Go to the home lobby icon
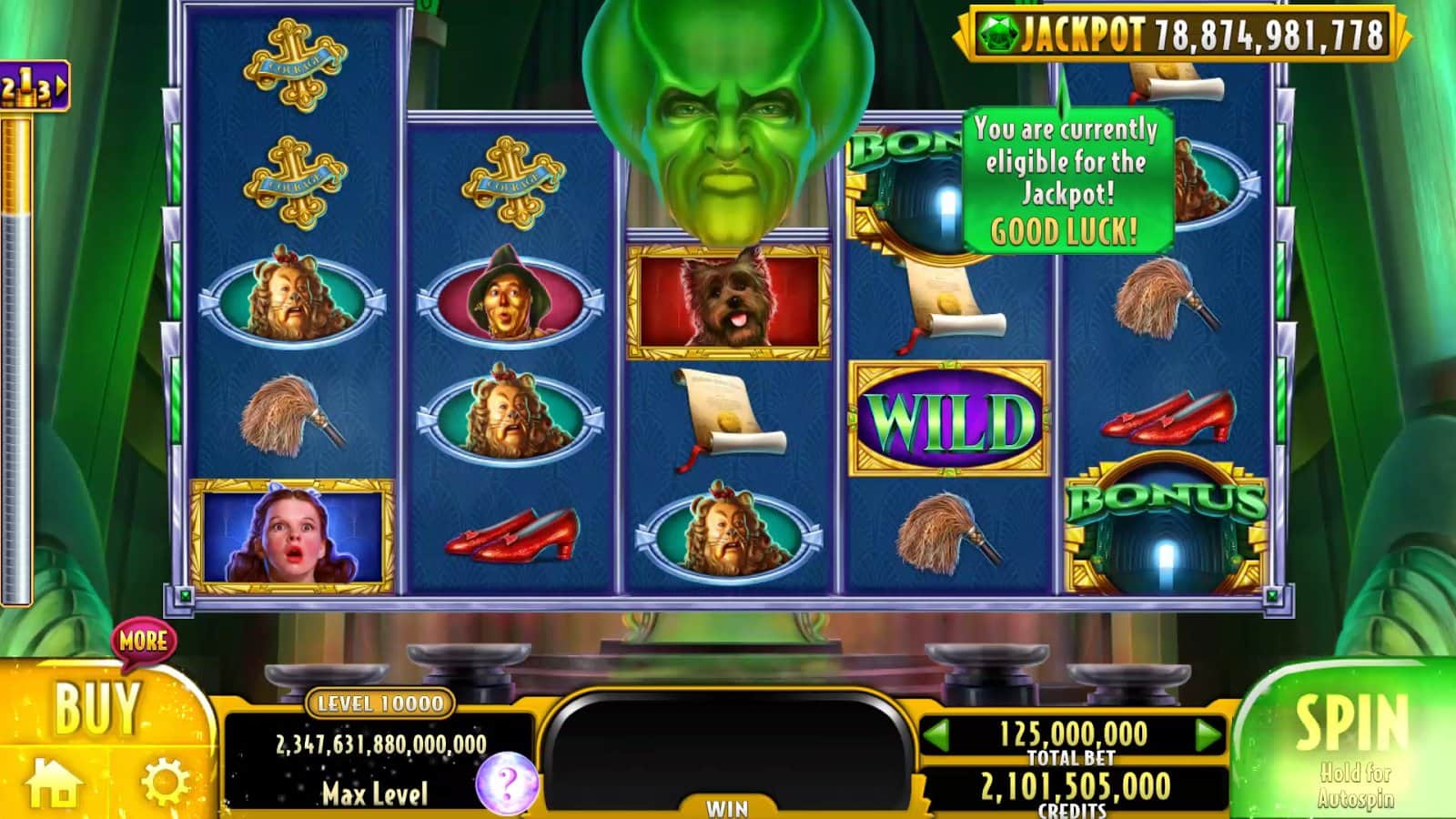1456x819 pixels. click(53, 783)
